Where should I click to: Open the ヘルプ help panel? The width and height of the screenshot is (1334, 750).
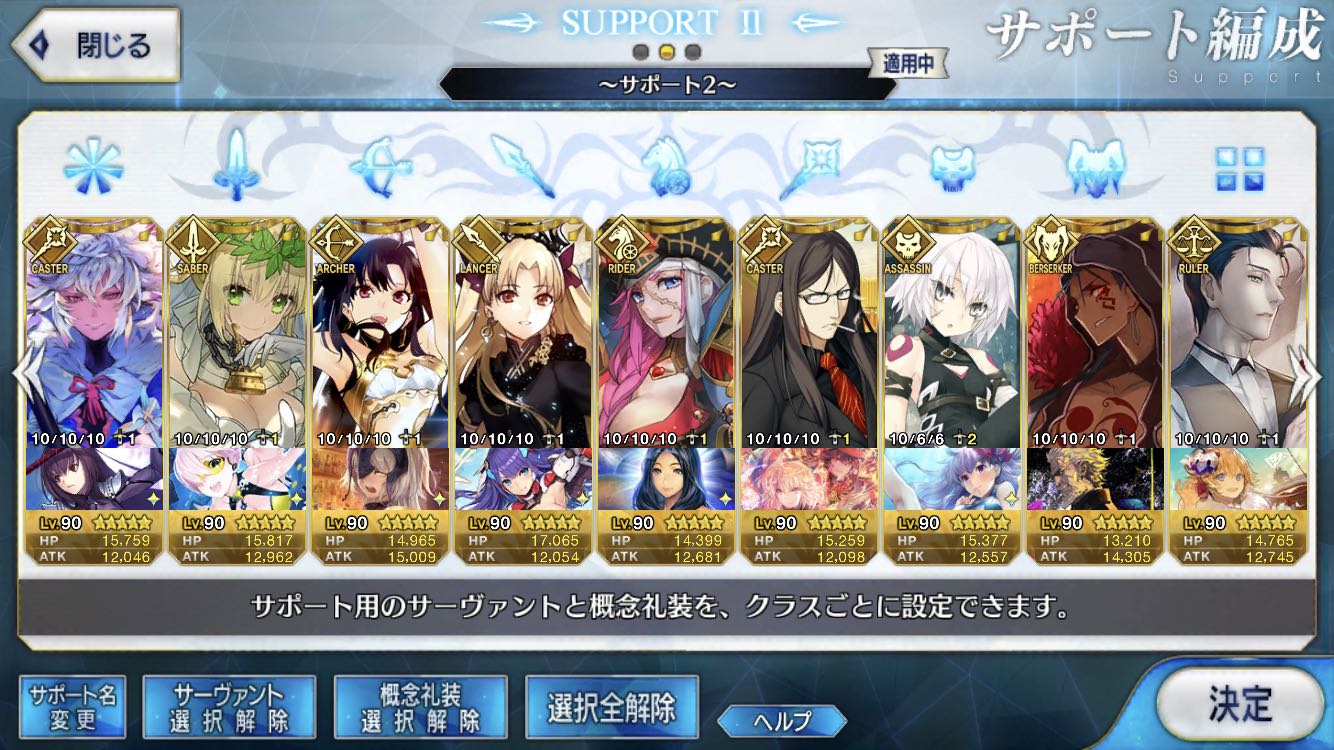click(x=782, y=719)
